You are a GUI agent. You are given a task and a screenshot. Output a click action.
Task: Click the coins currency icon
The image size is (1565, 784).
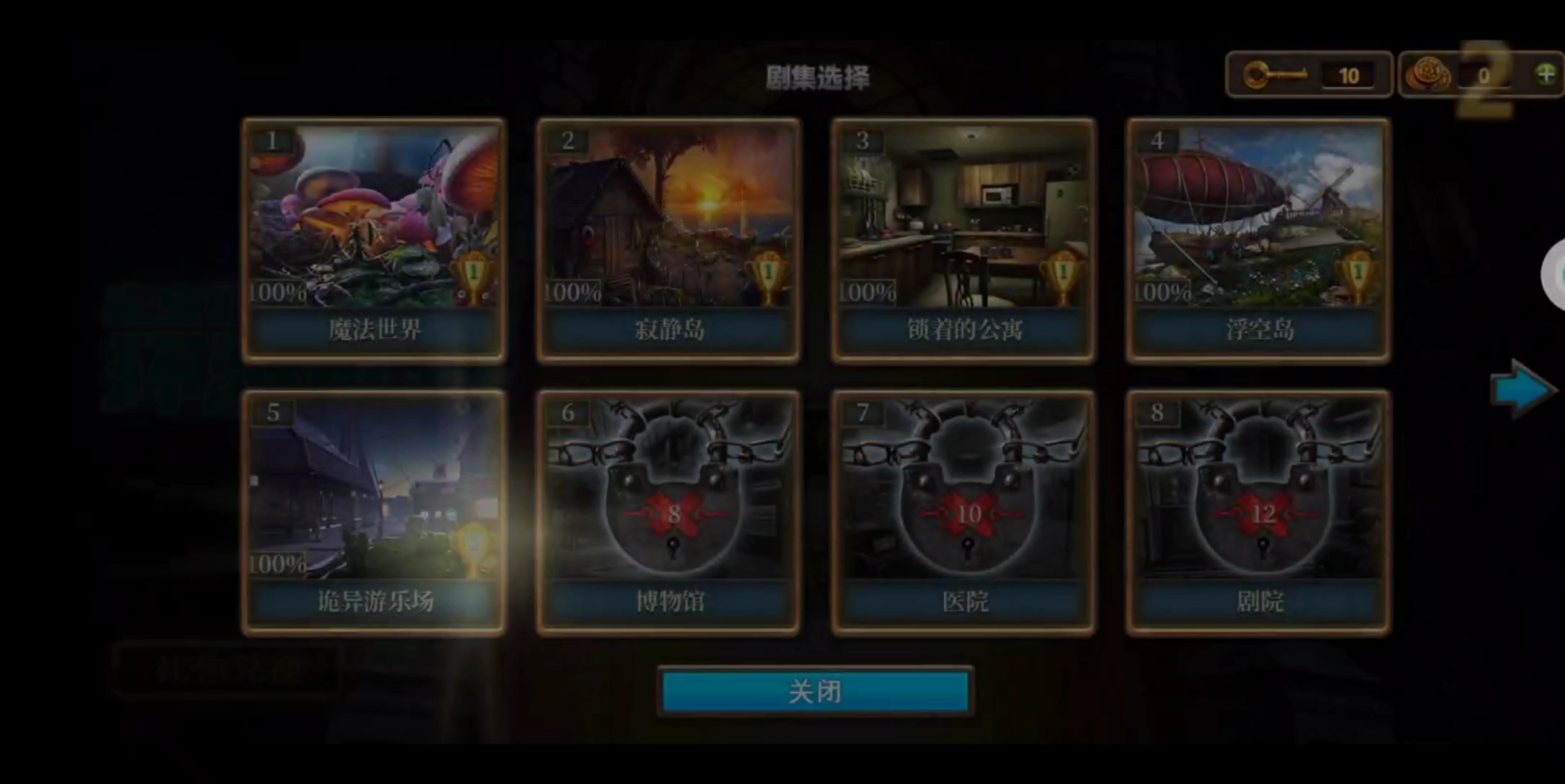[x=1430, y=74]
